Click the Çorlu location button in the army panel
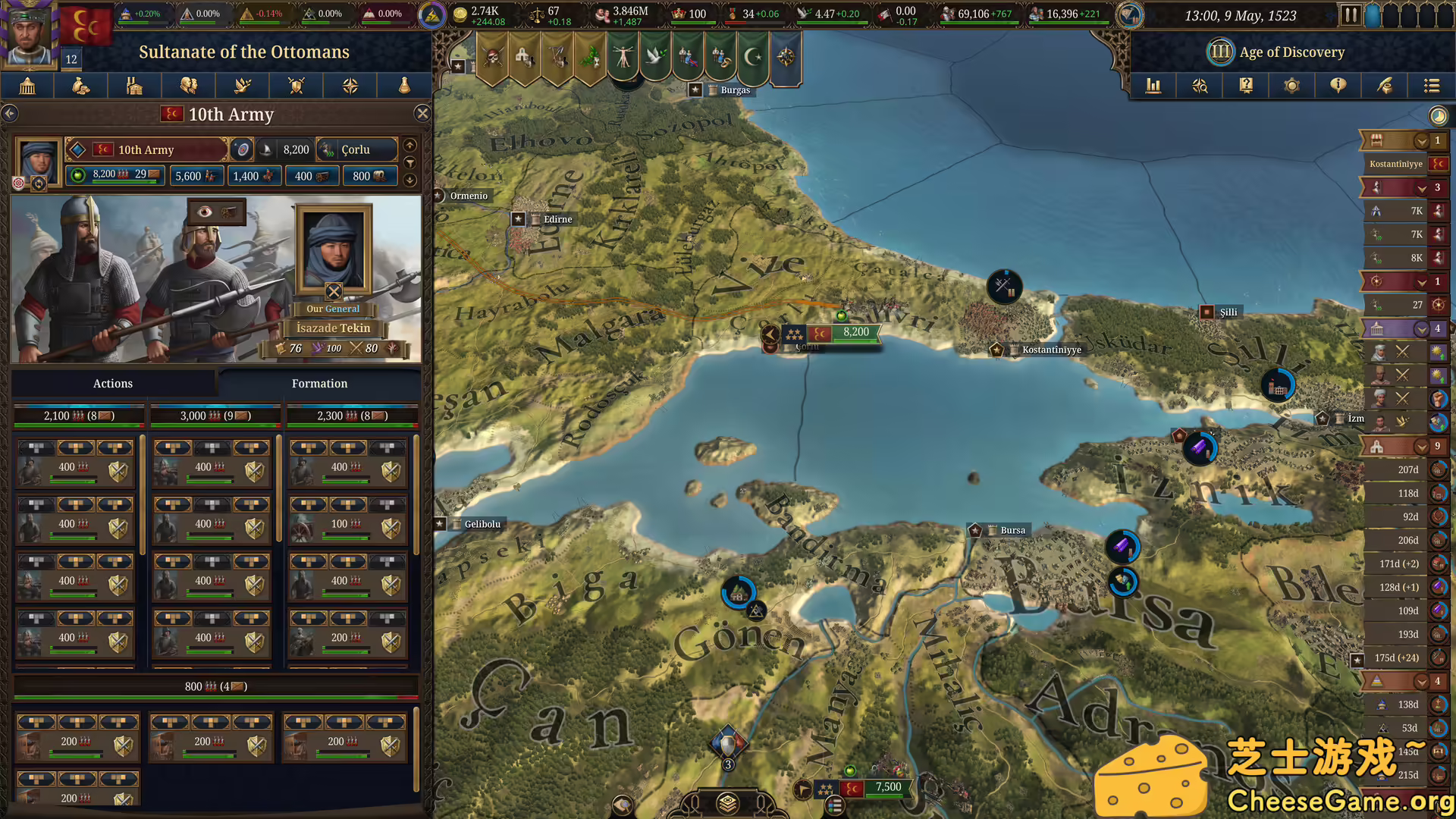The height and width of the screenshot is (819, 1456). 357,149
